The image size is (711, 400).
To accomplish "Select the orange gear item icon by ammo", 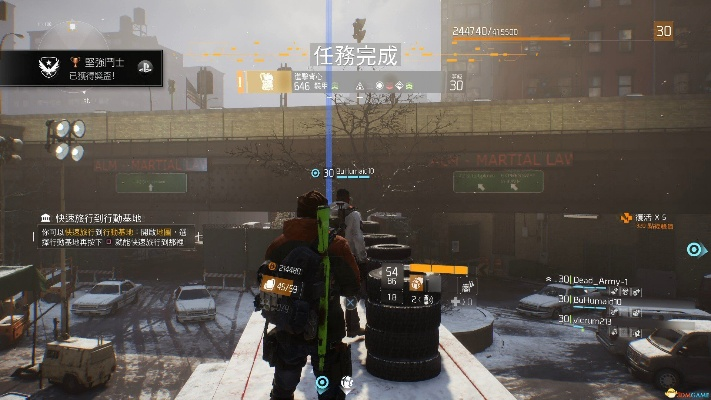I will click(415, 284).
